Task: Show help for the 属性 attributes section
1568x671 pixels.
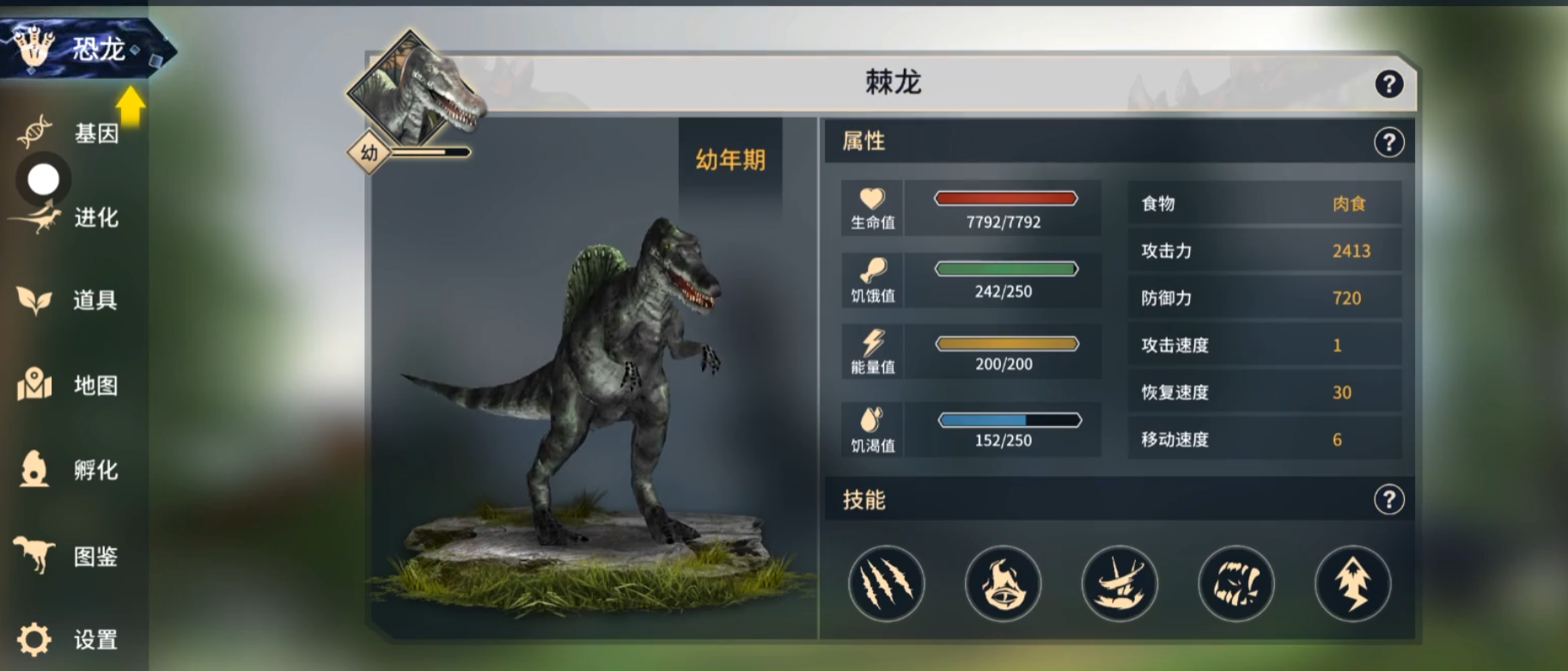Action: pyautogui.click(x=1388, y=142)
